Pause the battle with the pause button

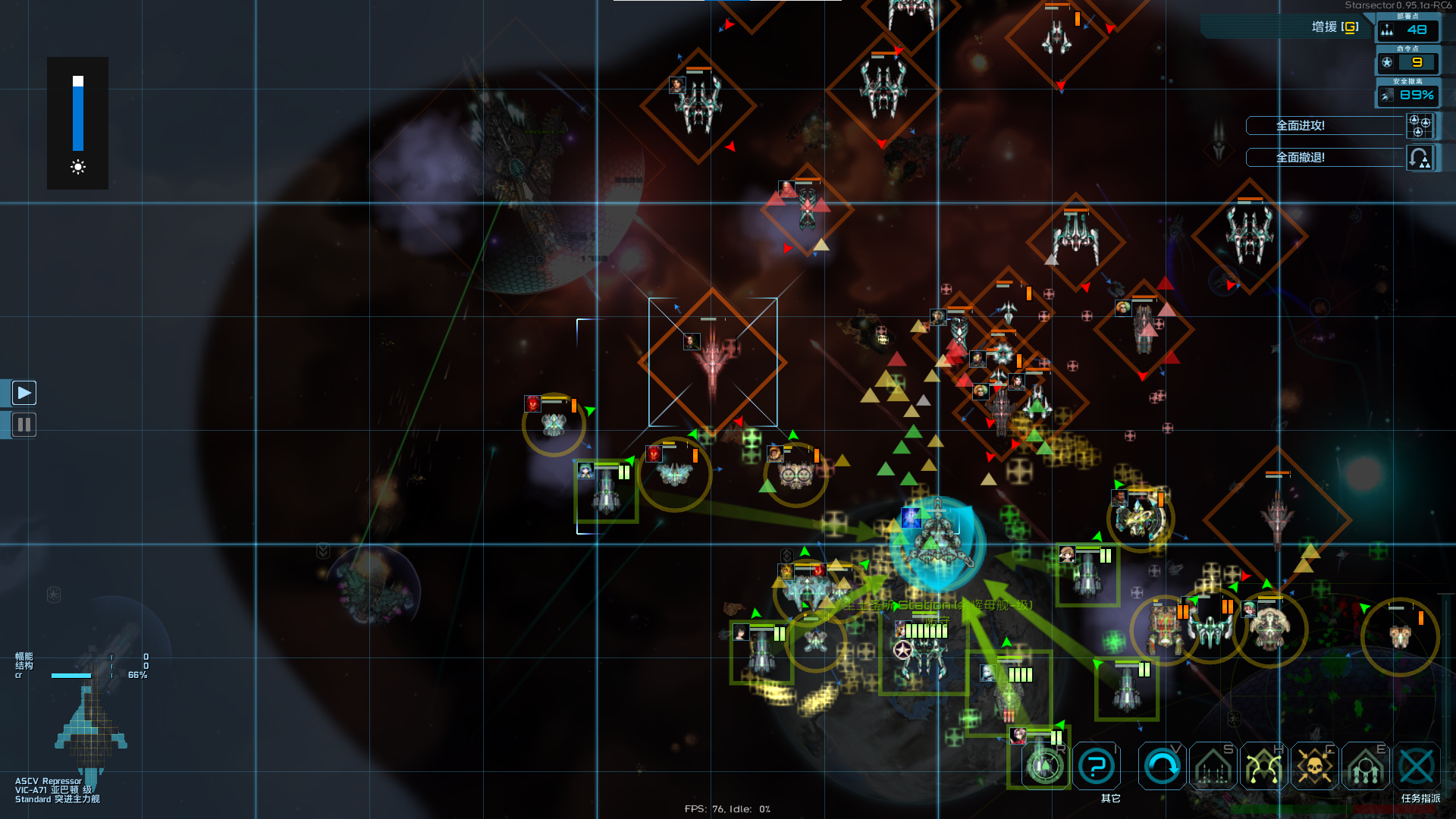[24, 425]
